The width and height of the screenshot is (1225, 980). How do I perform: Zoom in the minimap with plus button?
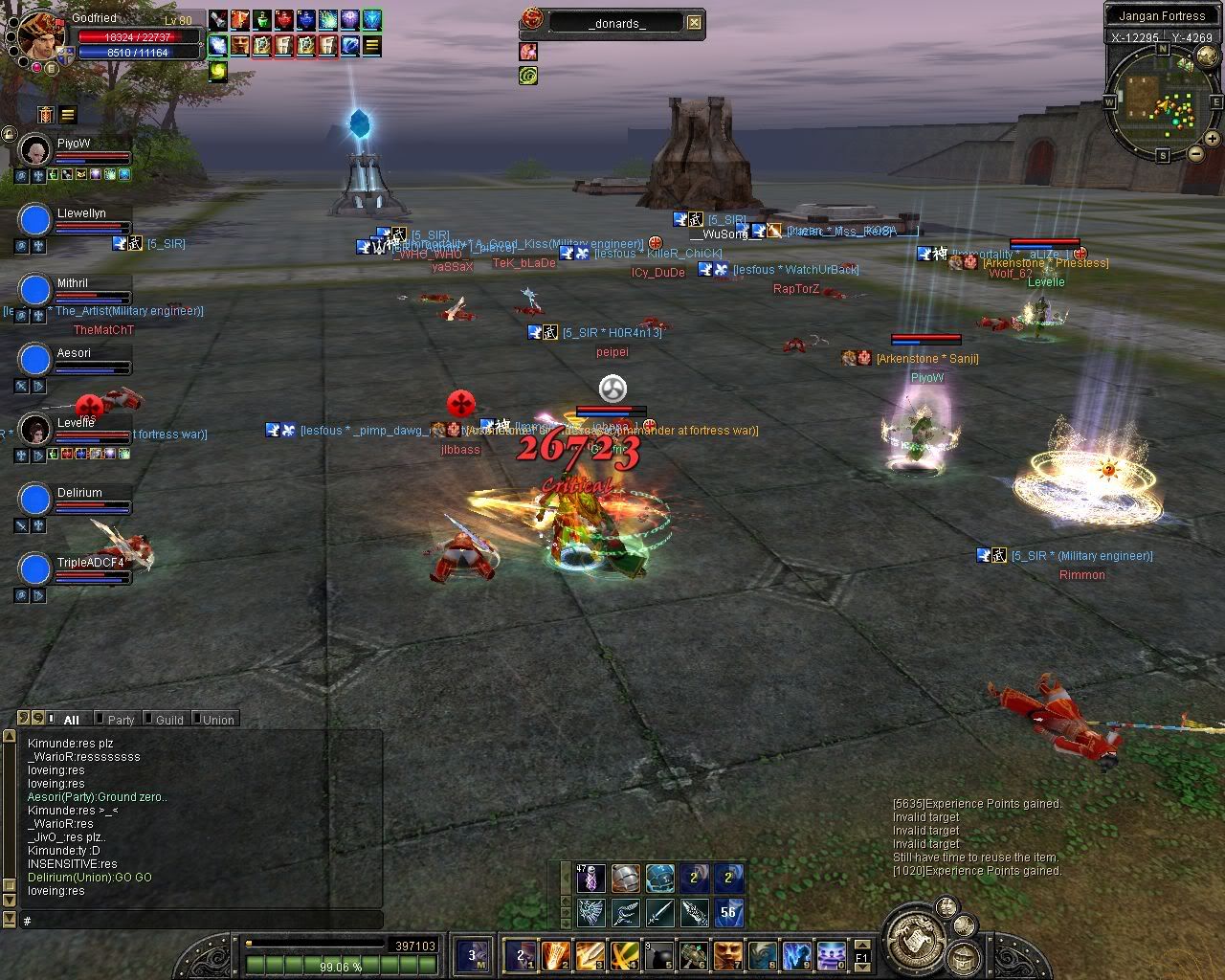coord(1214,139)
